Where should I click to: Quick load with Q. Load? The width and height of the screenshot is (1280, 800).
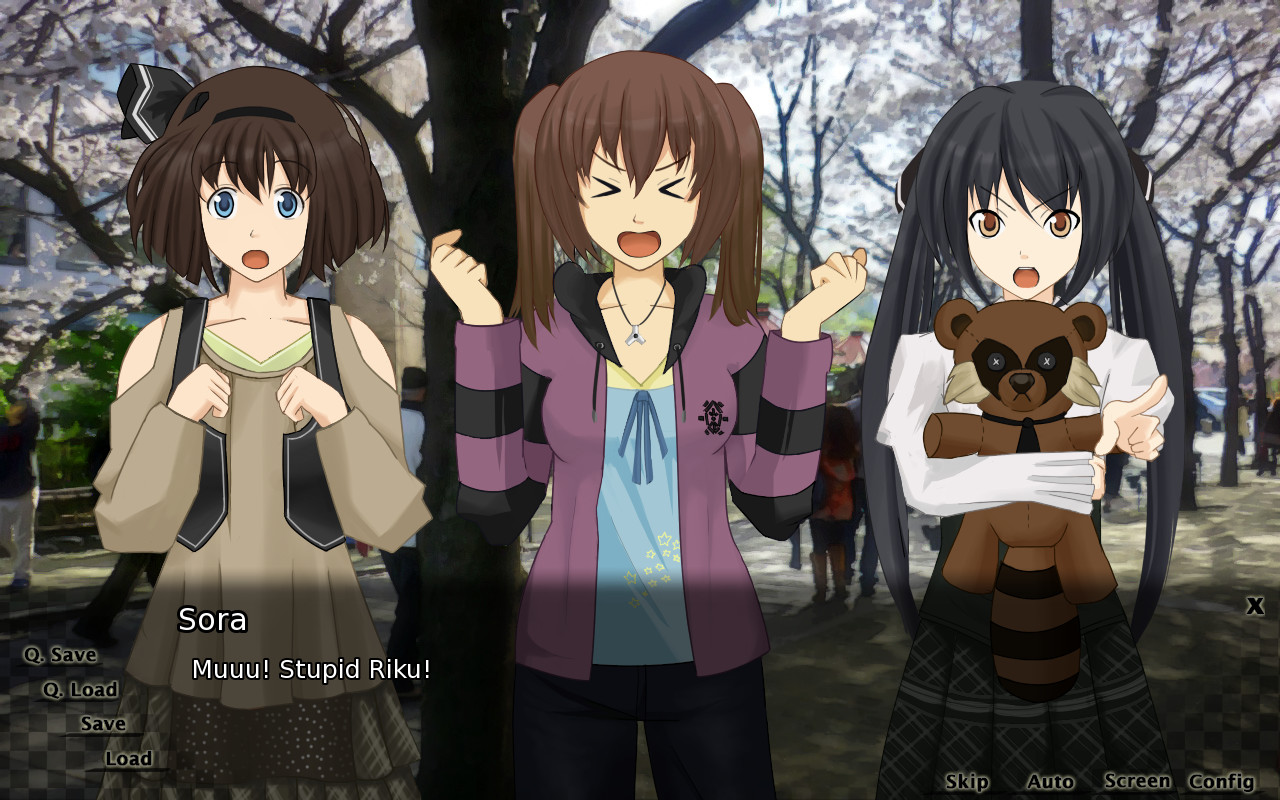click(x=80, y=689)
